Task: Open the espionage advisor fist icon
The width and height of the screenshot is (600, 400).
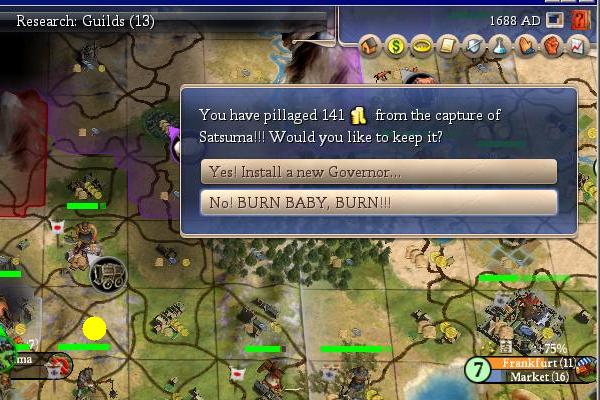Action: click(x=551, y=46)
